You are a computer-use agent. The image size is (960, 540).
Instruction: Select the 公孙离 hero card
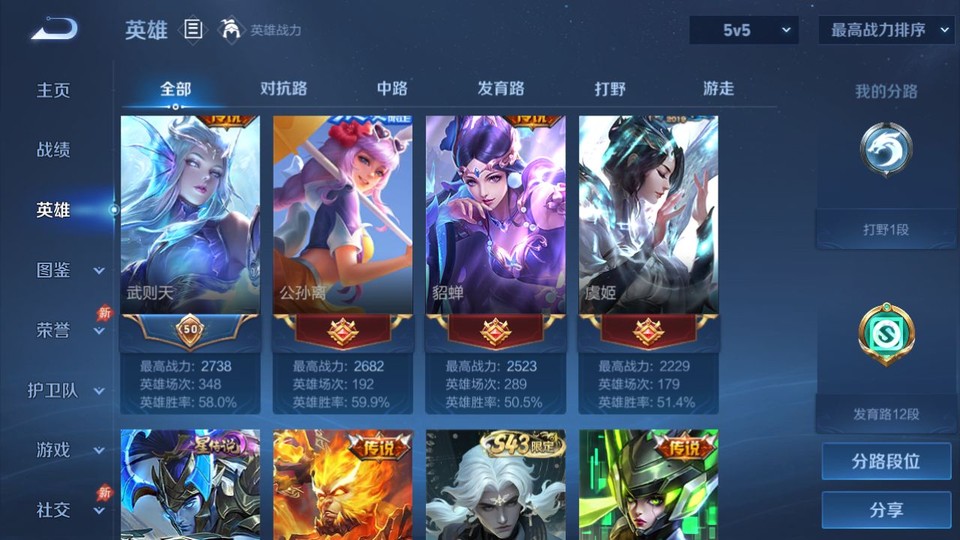[343, 214]
